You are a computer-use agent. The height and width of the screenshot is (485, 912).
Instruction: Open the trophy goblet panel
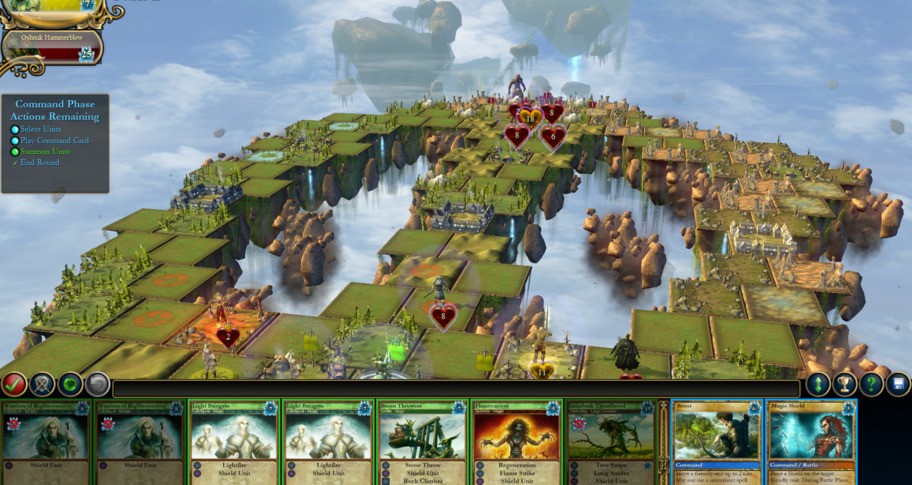click(845, 384)
